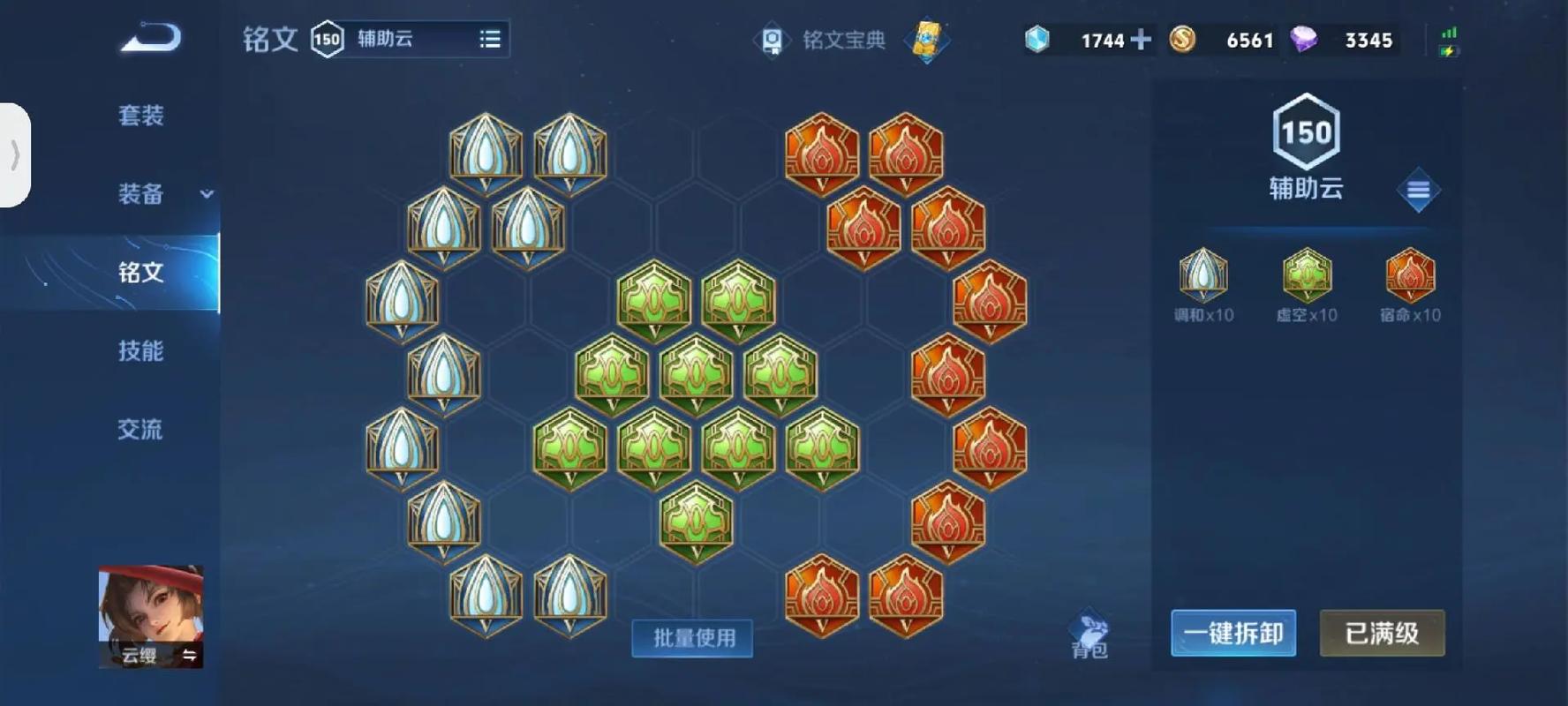This screenshot has height=706, width=1568.
Task: Select the 虚空x10 green rune icon
Action: [x=1305, y=278]
